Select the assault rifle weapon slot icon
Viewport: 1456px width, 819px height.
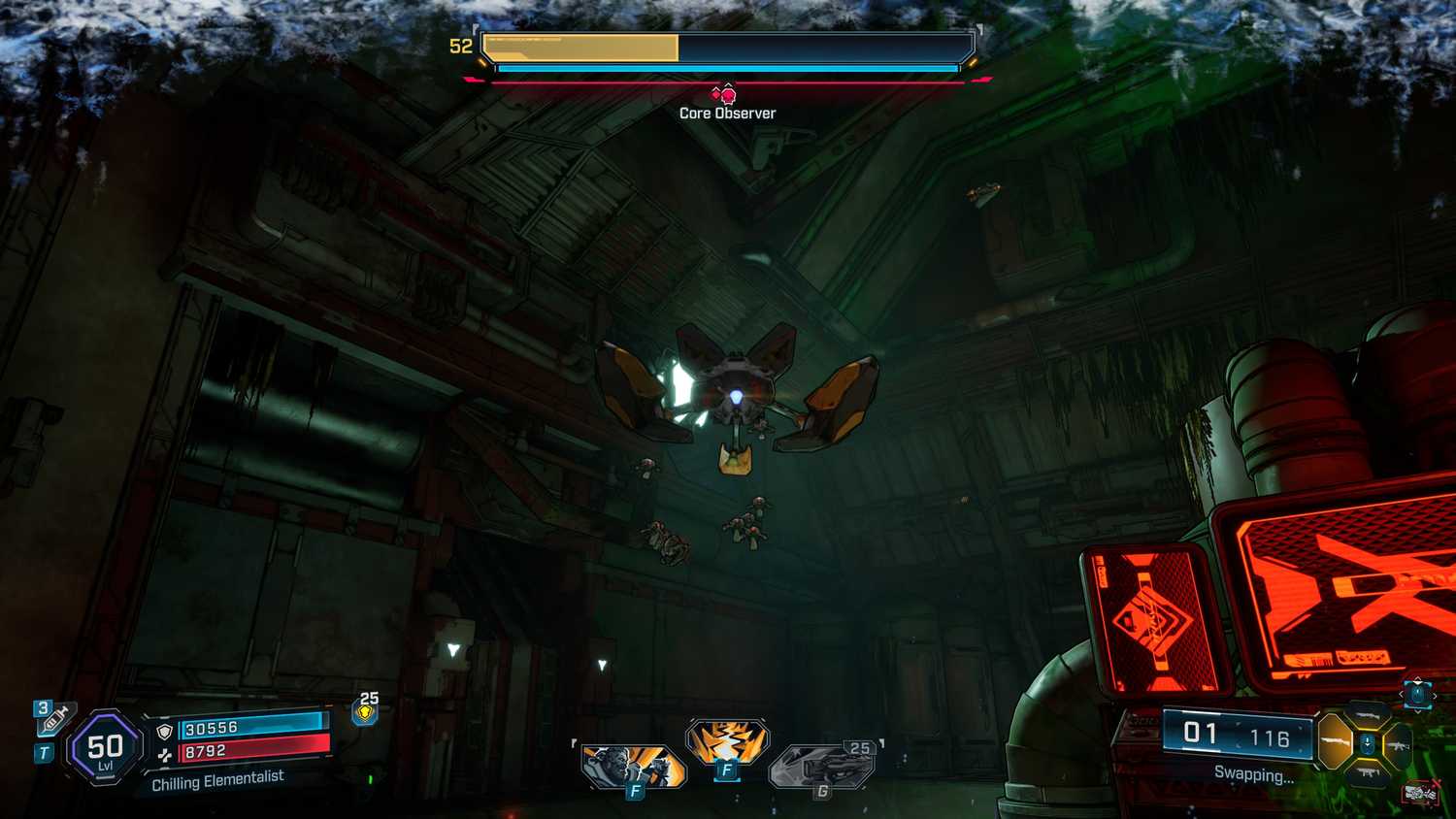[1400, 745]
